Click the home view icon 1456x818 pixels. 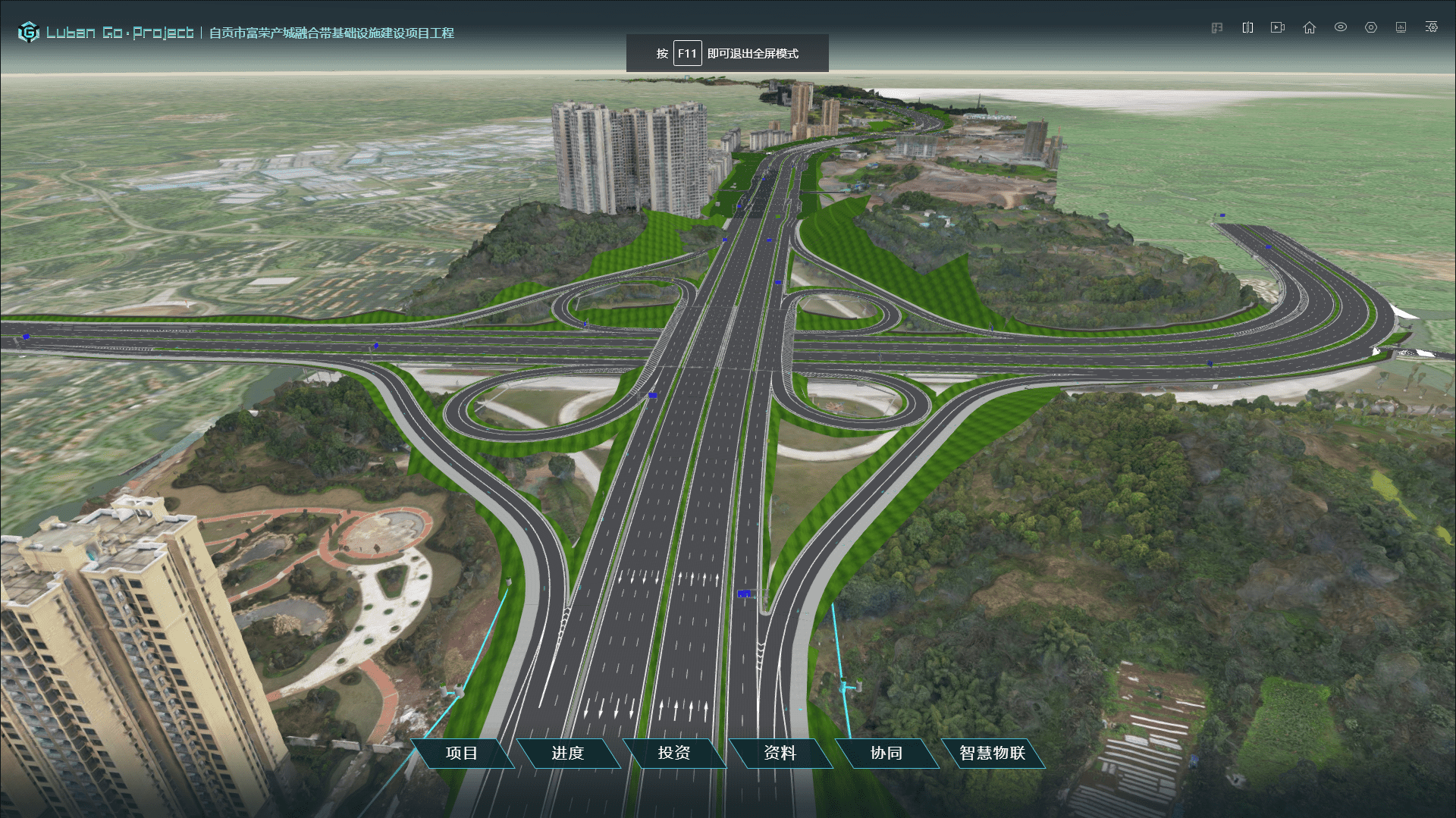[x=1309, y=28]
